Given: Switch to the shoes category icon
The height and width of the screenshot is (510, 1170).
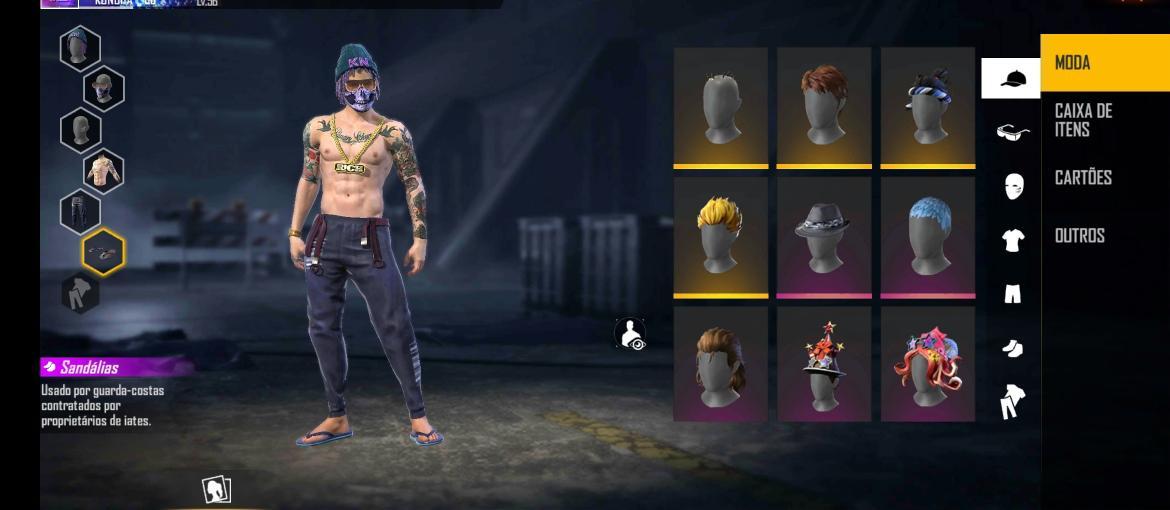Looking at the screenshot, I should point(1012,348).
